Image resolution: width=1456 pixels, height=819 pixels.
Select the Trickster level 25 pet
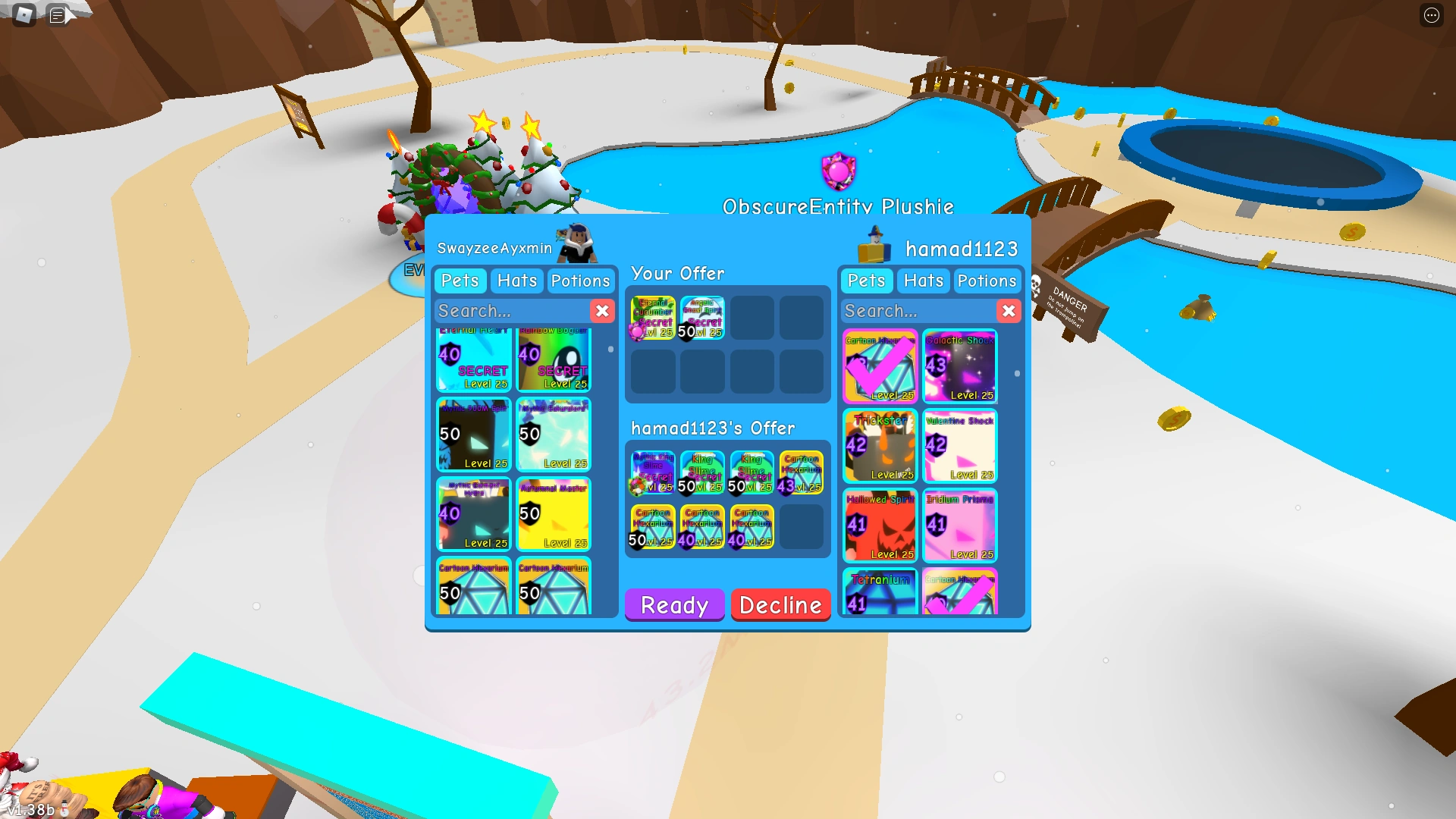point(880,446)
